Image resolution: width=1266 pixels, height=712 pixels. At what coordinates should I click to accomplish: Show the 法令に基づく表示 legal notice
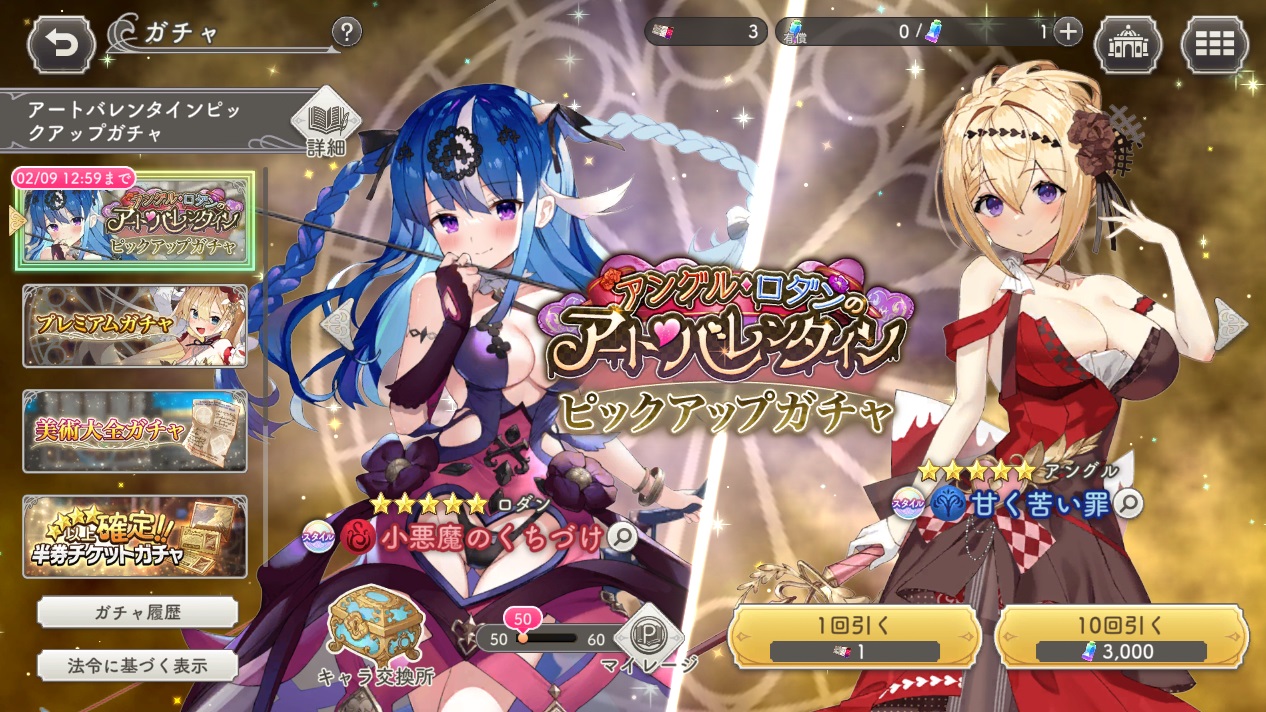coord(137,666)
